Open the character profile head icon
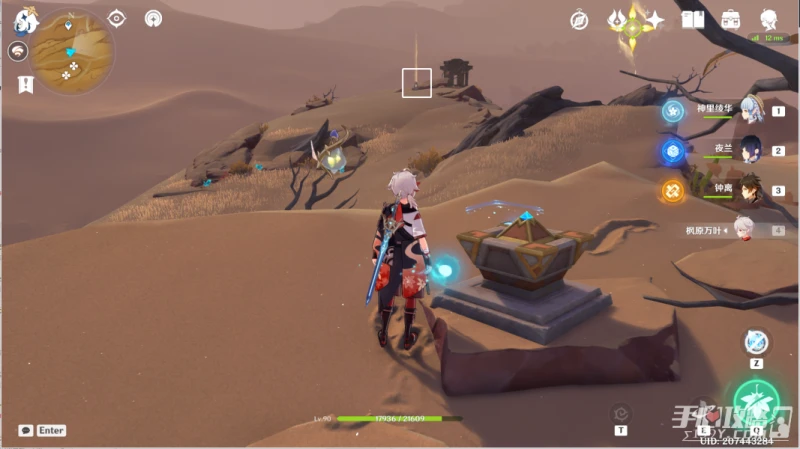 [768, 19]
